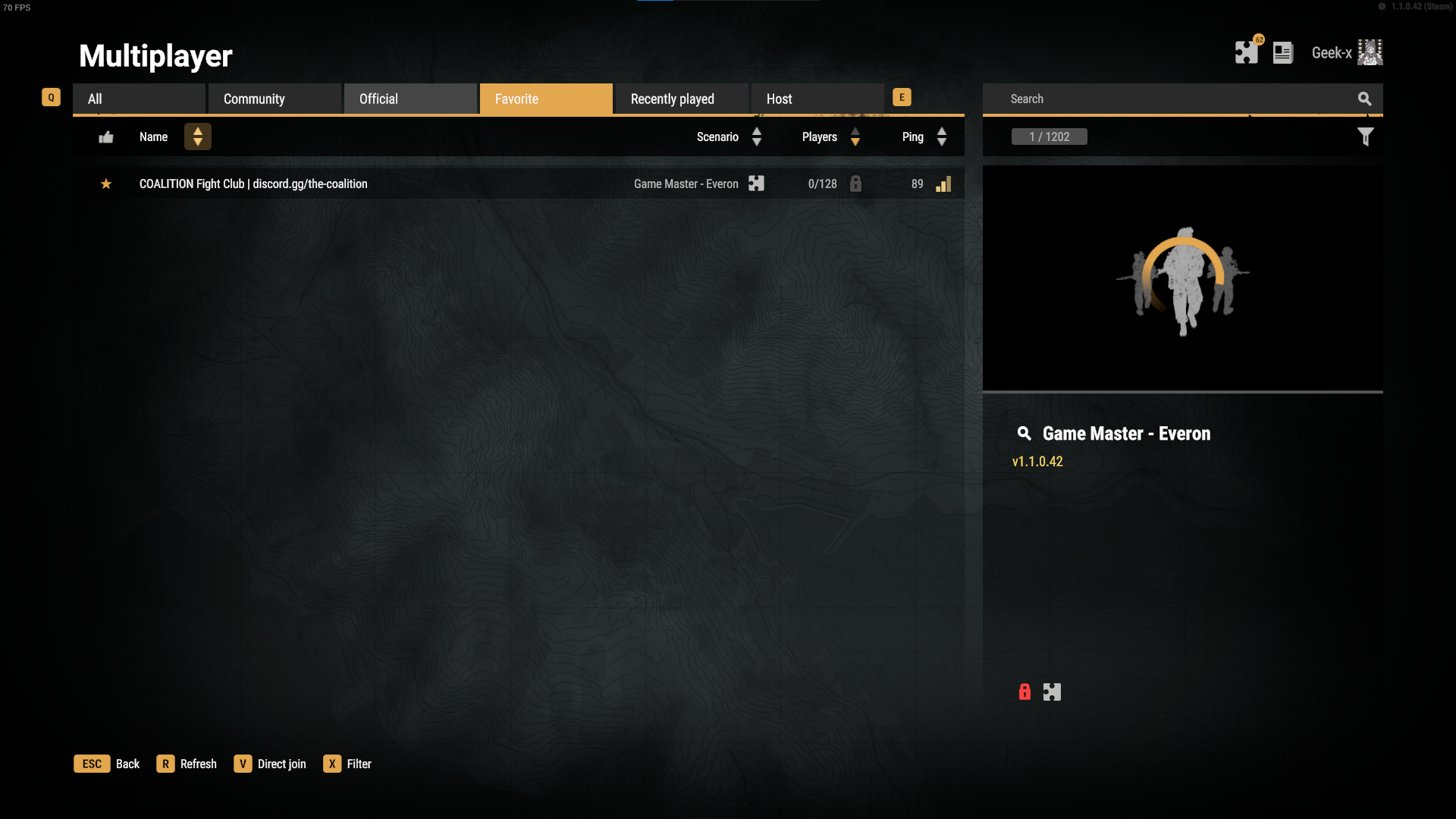This screenshot has width=1456, height=819.
Task: Sort servers by Scenario column
Action: pos(756,136)
